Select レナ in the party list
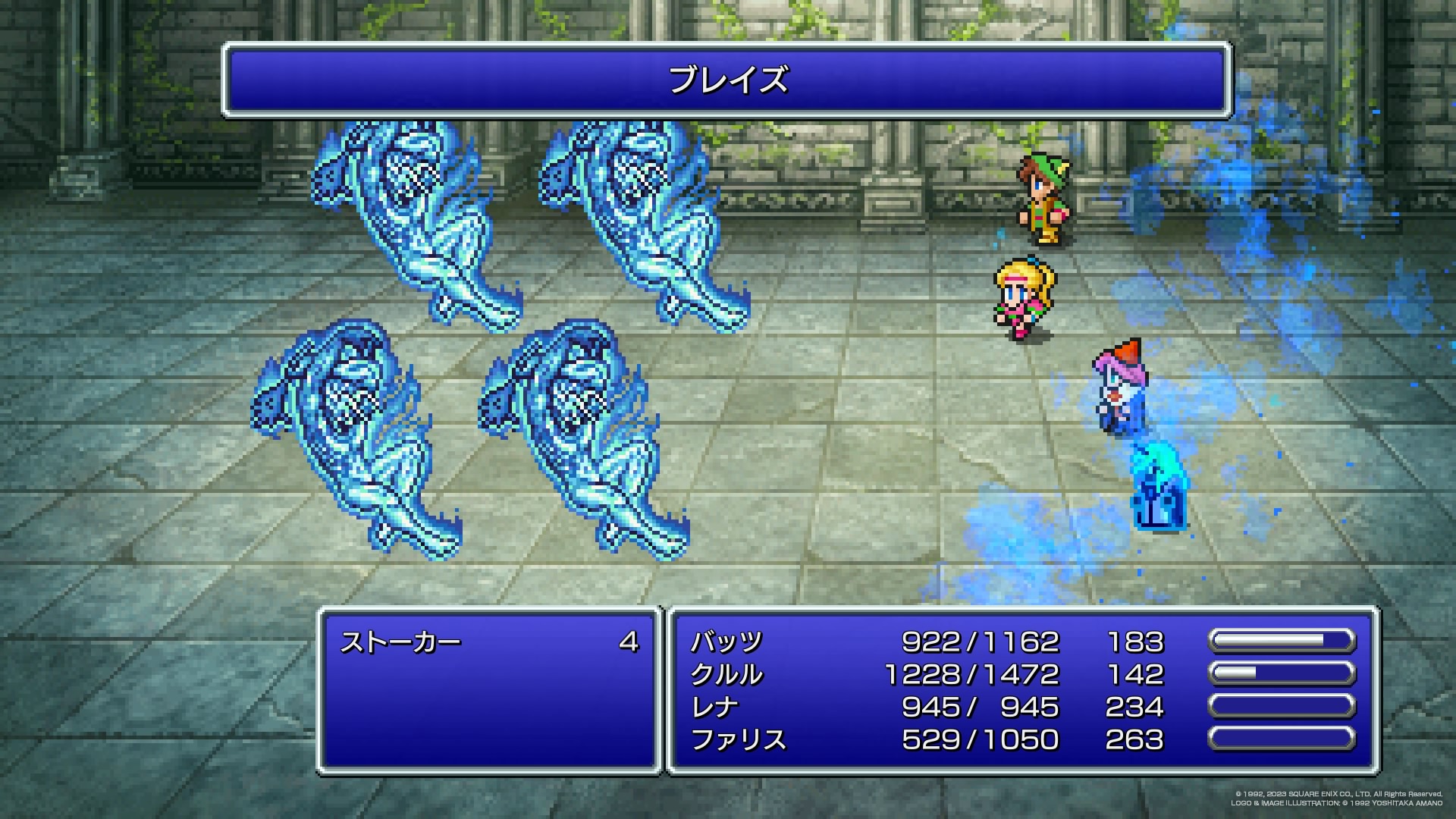1456x819 pixels. (x=714, y=708)
